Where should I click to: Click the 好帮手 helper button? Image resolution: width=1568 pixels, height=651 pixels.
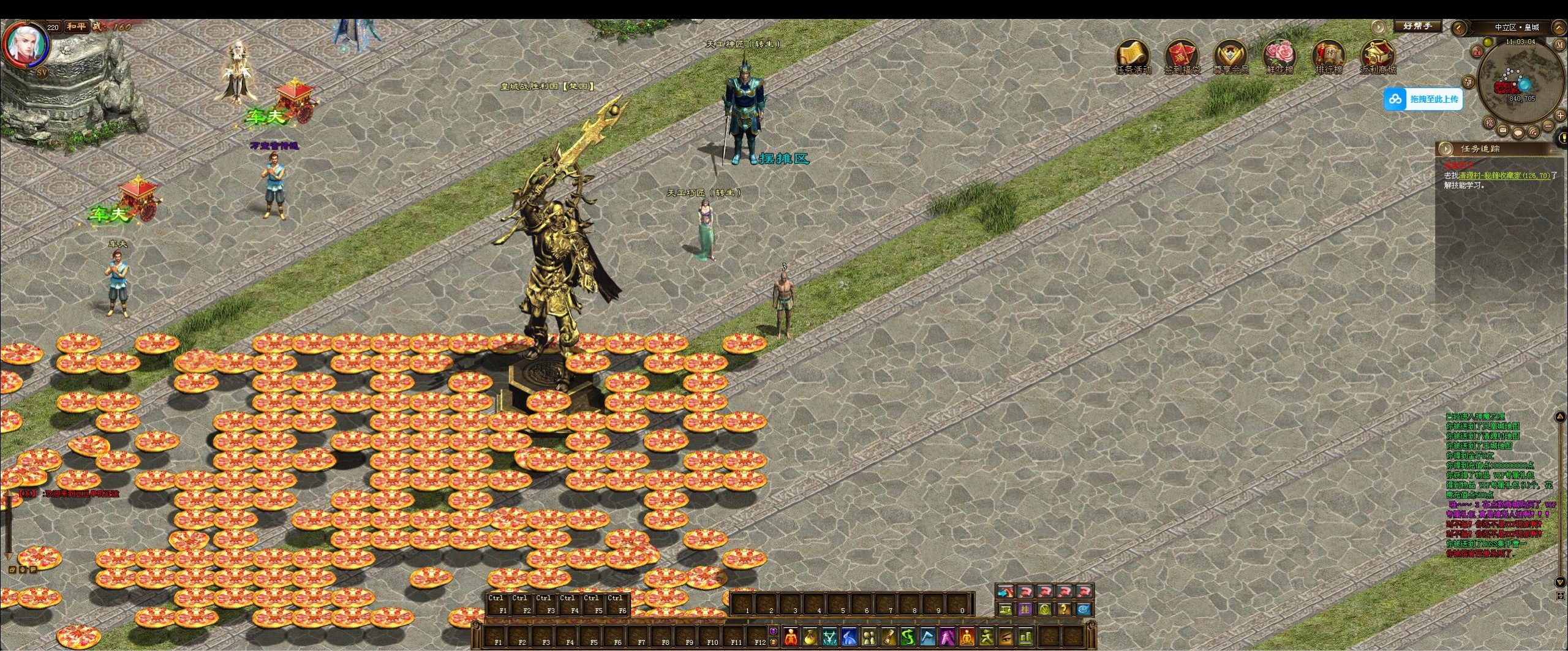click(x=1417, y=26)
